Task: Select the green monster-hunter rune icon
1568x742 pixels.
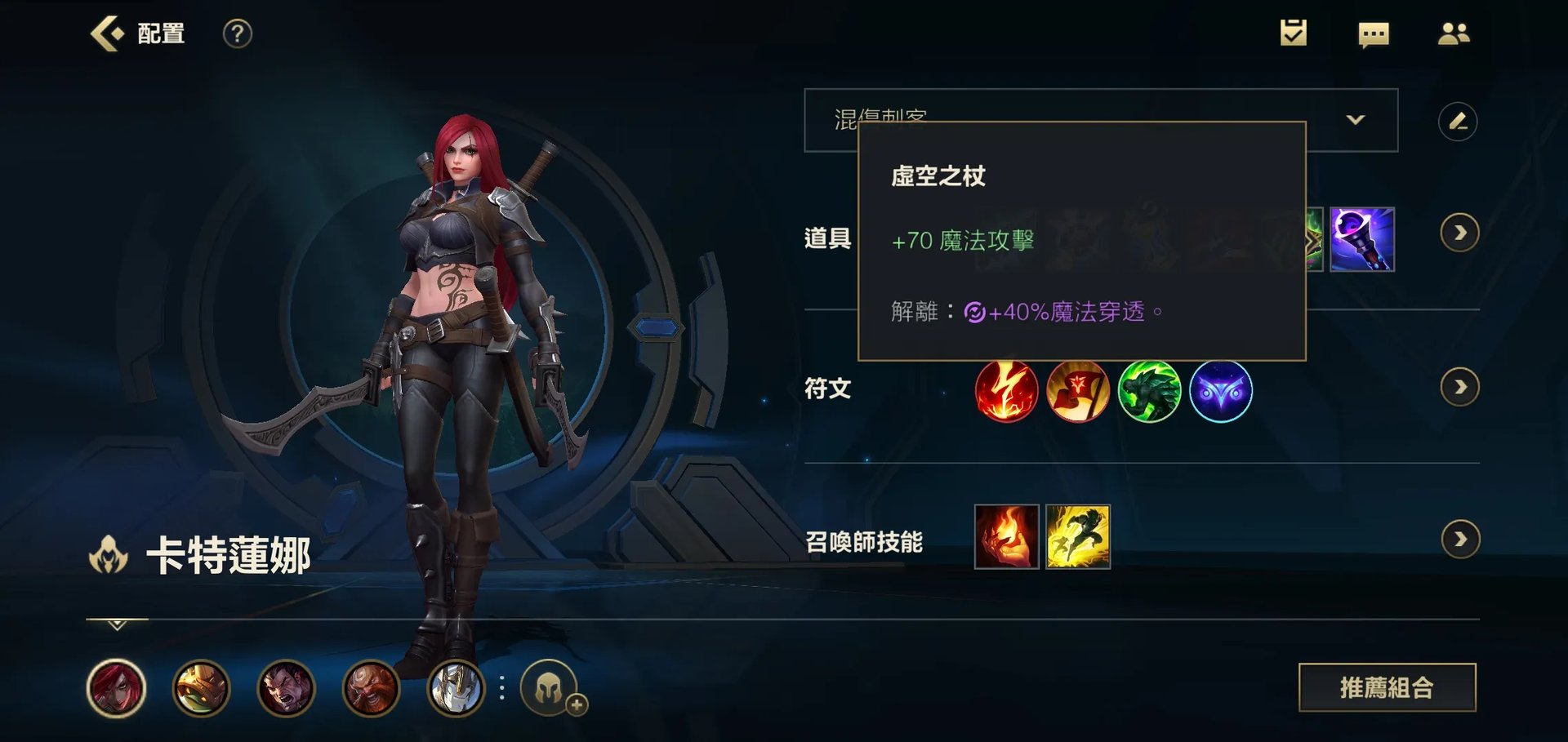Action: [1150, 392]
